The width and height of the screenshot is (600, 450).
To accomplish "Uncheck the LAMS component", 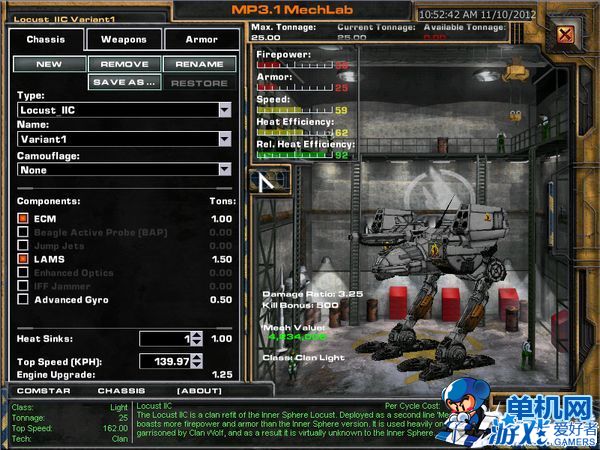I will [x=23, y=259].
